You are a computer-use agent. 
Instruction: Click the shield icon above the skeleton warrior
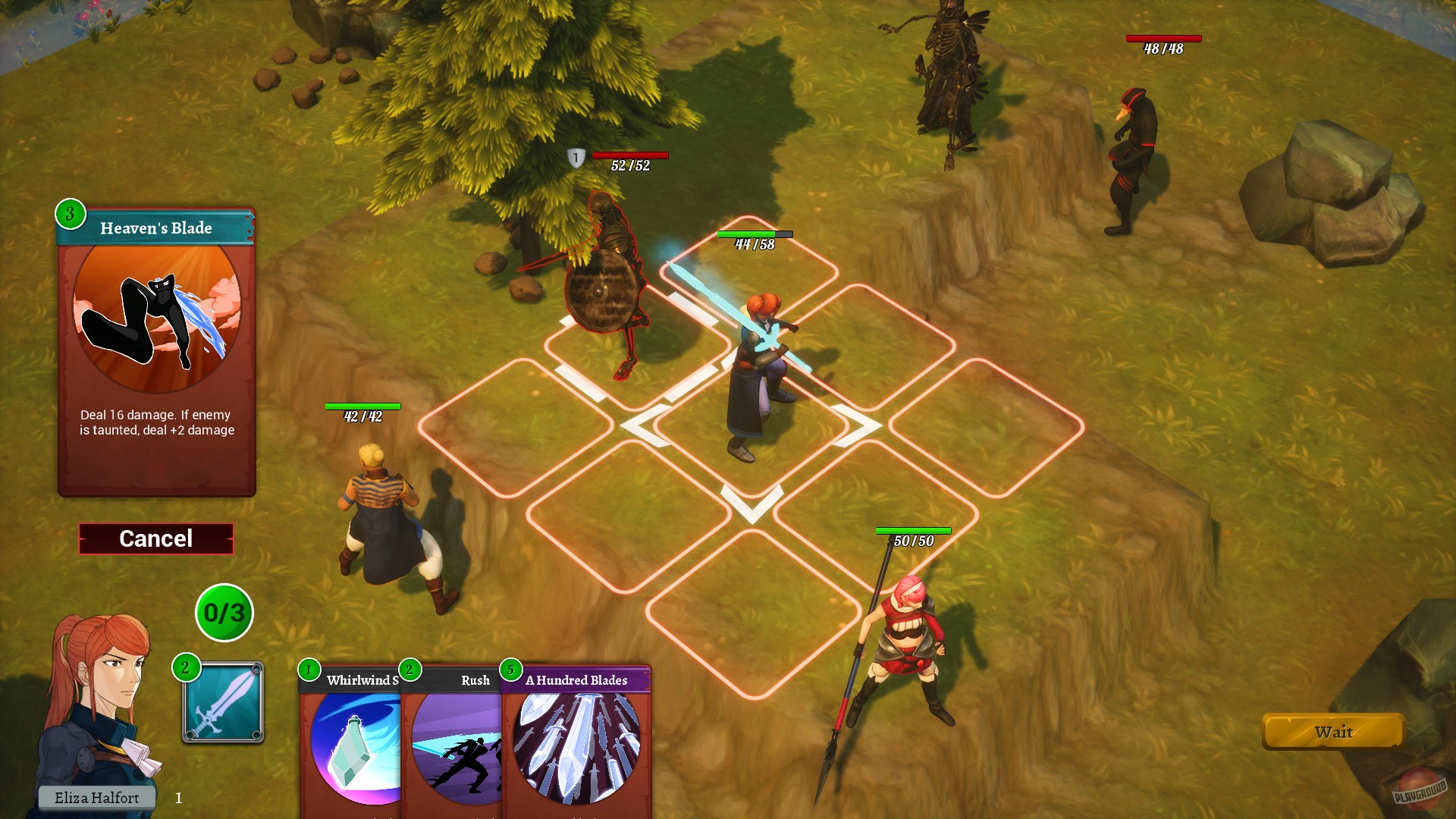point(577,158)
